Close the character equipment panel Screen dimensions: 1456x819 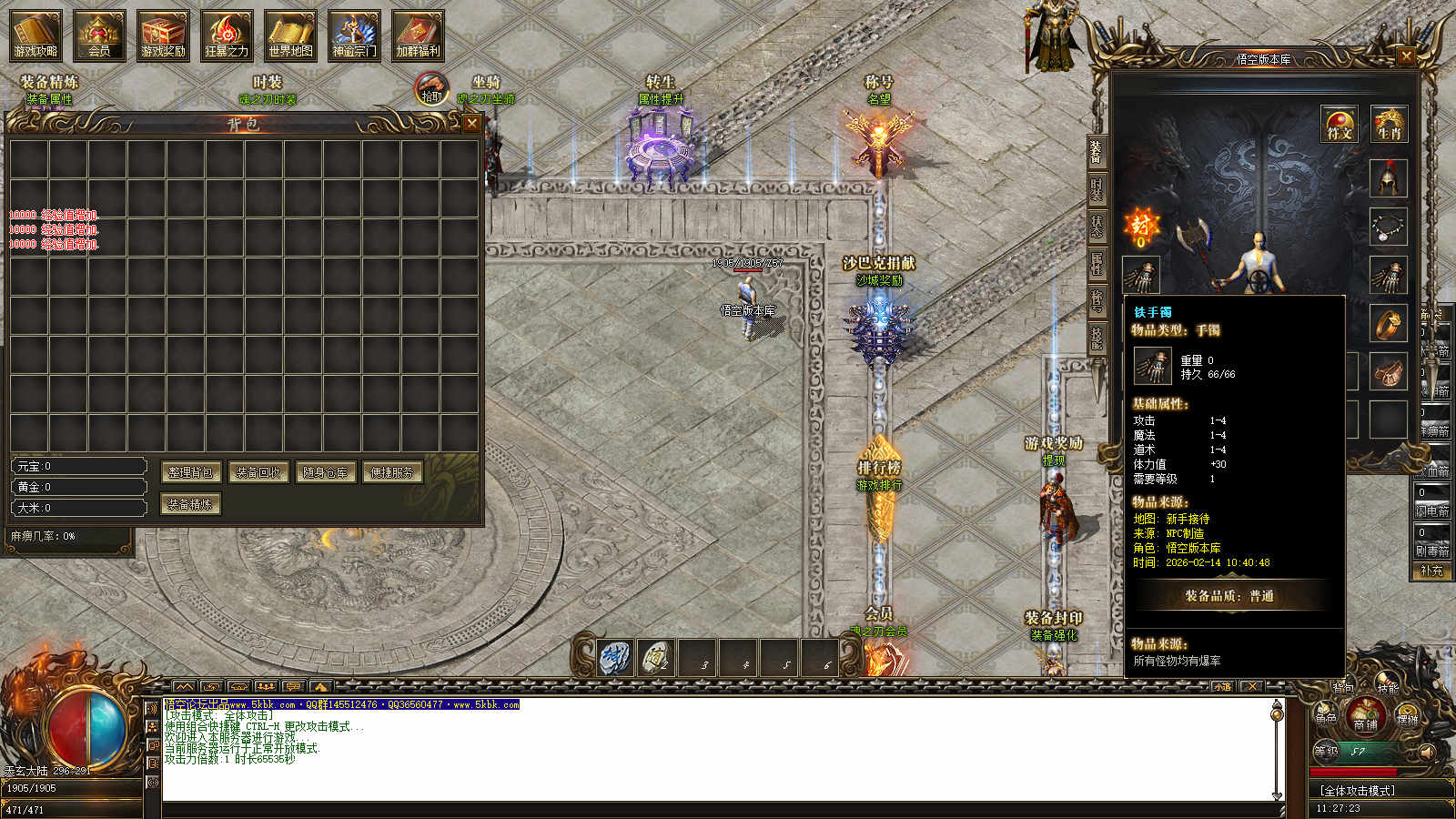click(1406, 56)
